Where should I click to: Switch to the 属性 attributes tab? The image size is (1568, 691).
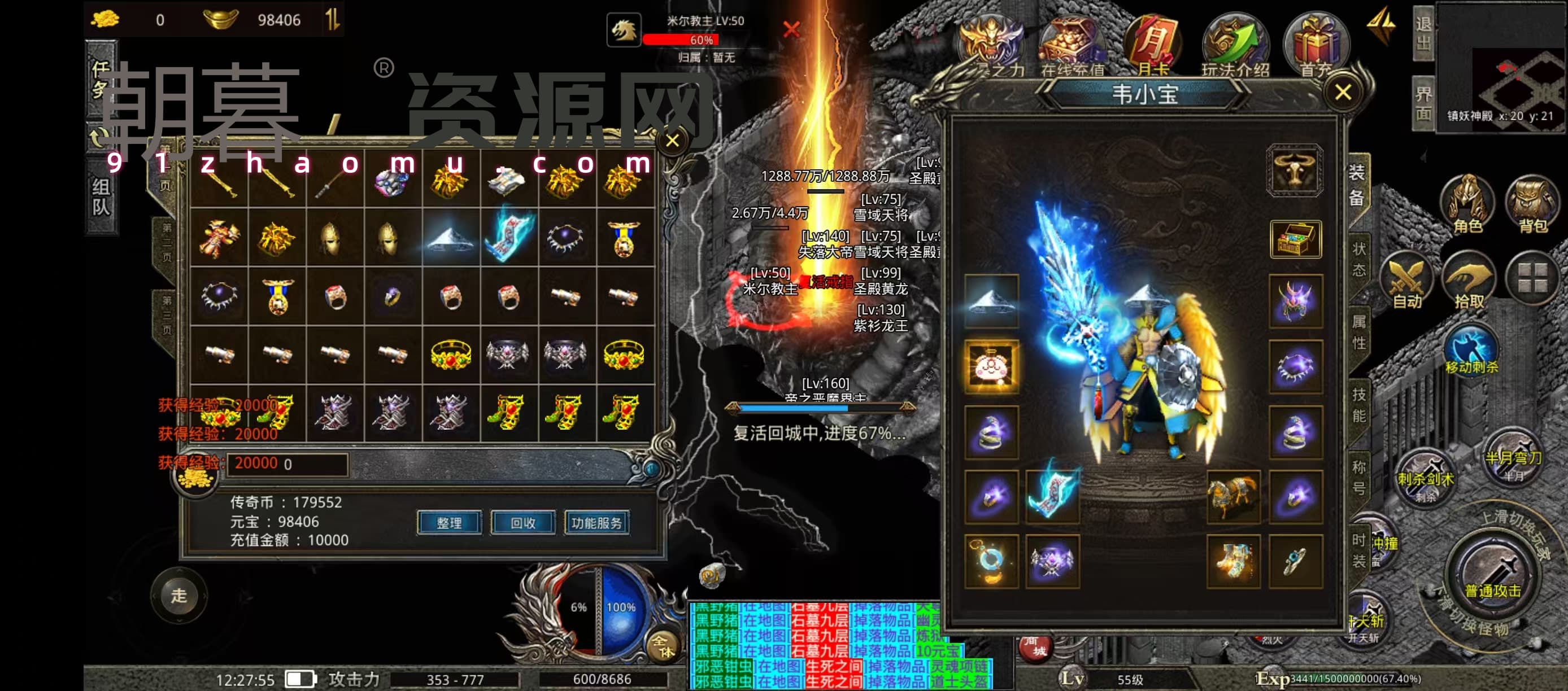click(x=1358, y=331)
